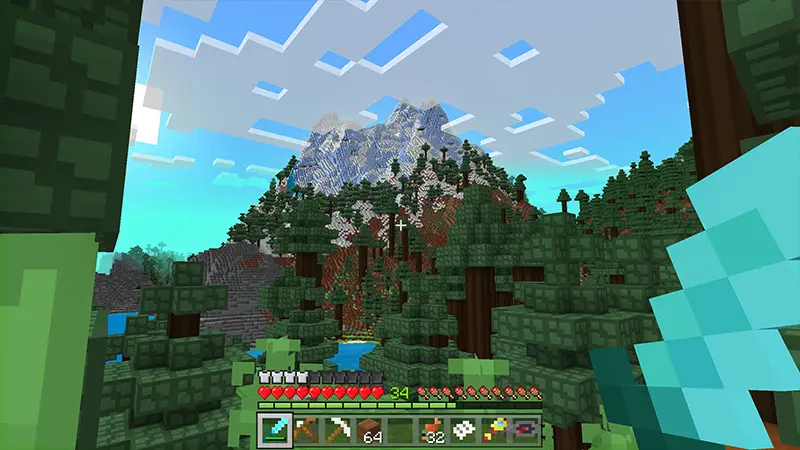The height and width of the screenshot is (450, 800).
Task: Select the stack of 64 brown blocks
Action: [x=369, y=429]
